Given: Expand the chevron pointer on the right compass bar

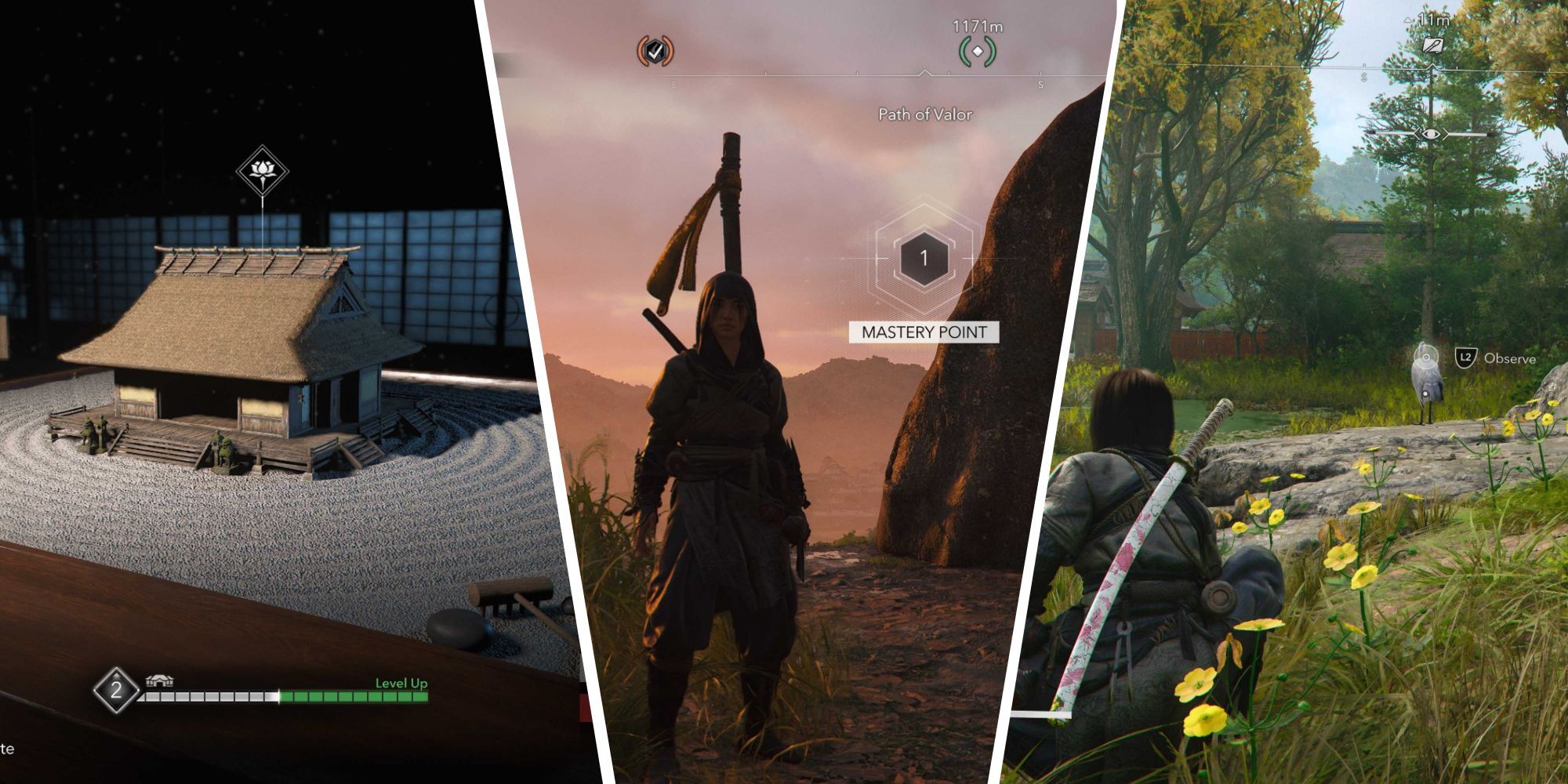Looking at the screenshot, I should pos(1433,64).
